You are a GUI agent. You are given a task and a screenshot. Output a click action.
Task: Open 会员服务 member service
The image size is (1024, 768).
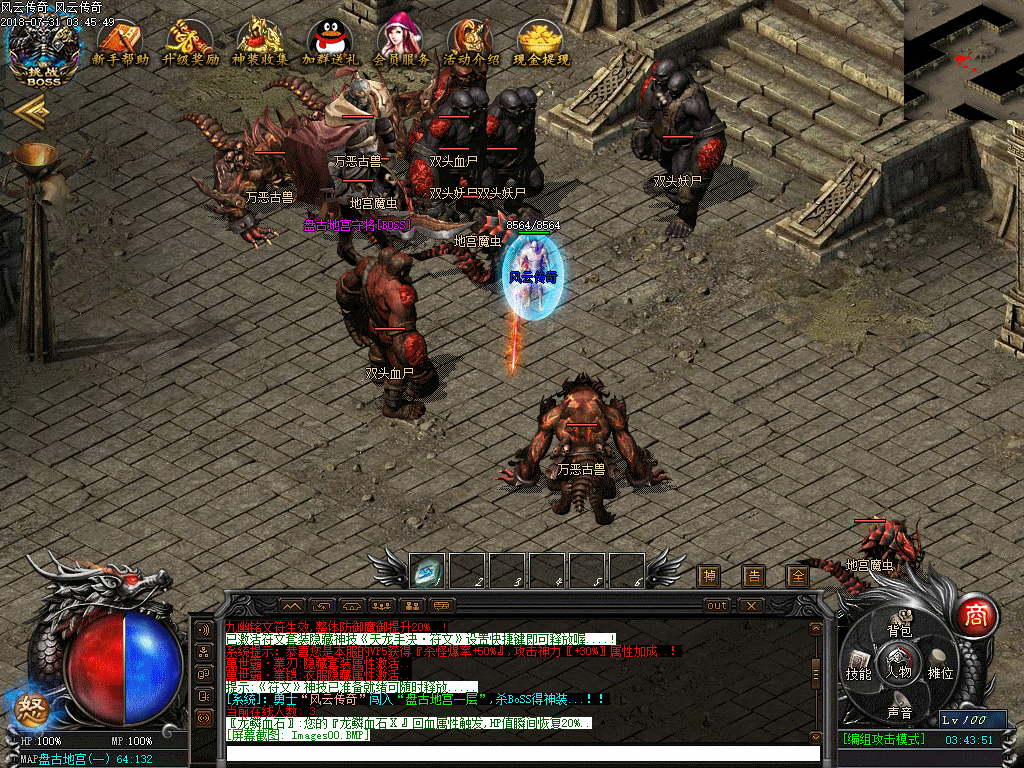coord(401,43)
